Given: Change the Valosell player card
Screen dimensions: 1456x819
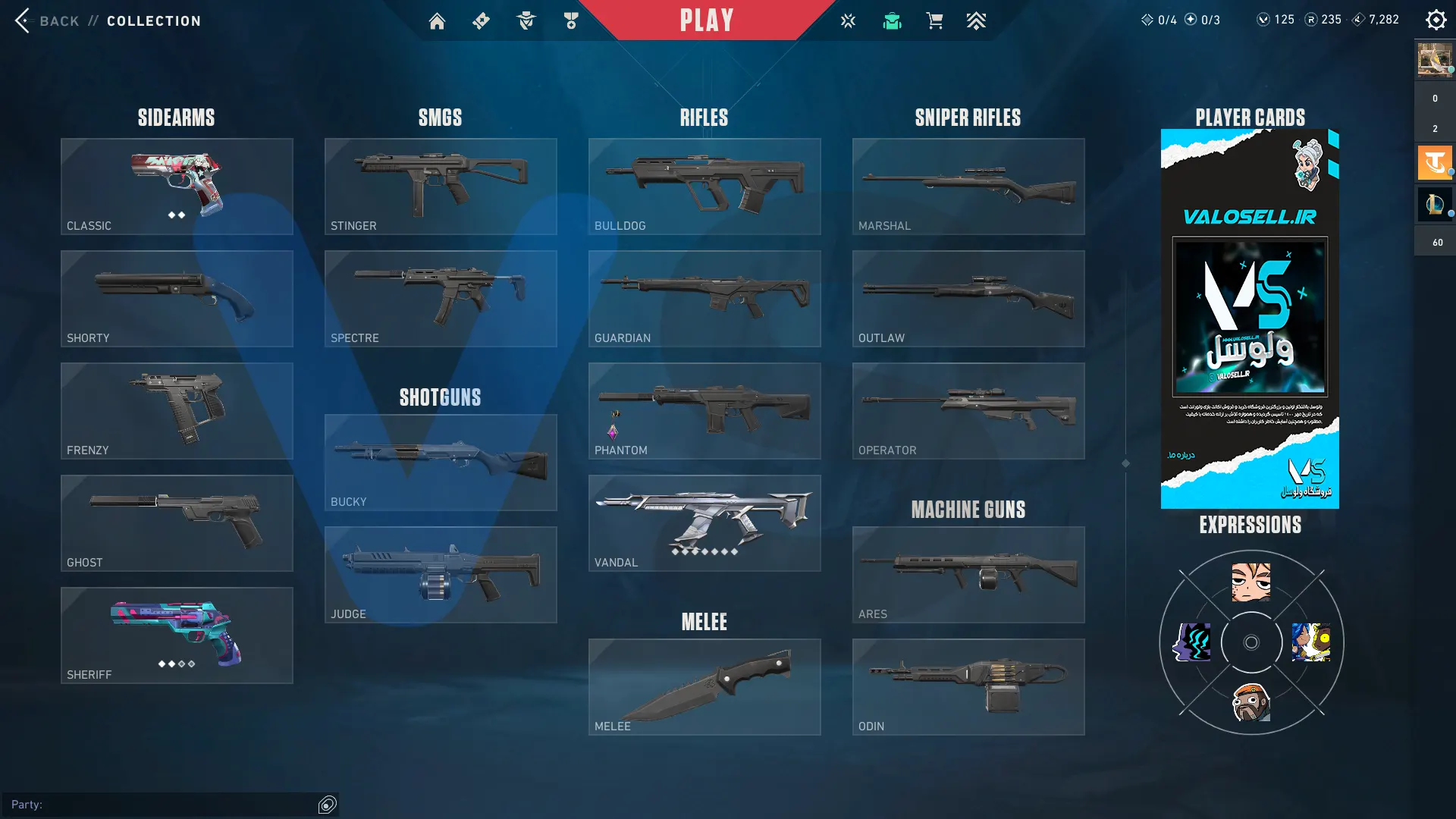Looking at the screenshot, I should 1250,318.
